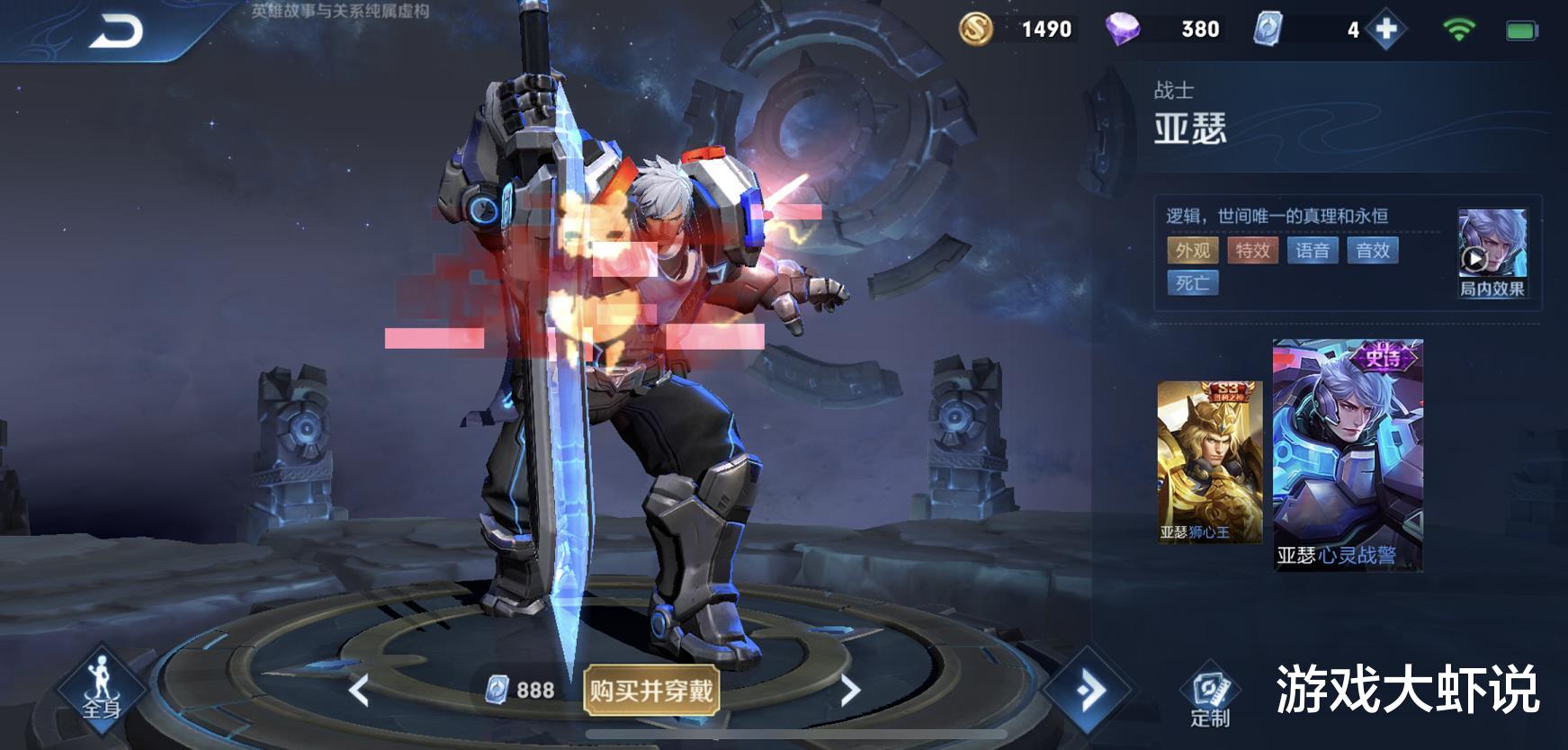Click the back arrow to exit hero page

(x=115, y=27)
